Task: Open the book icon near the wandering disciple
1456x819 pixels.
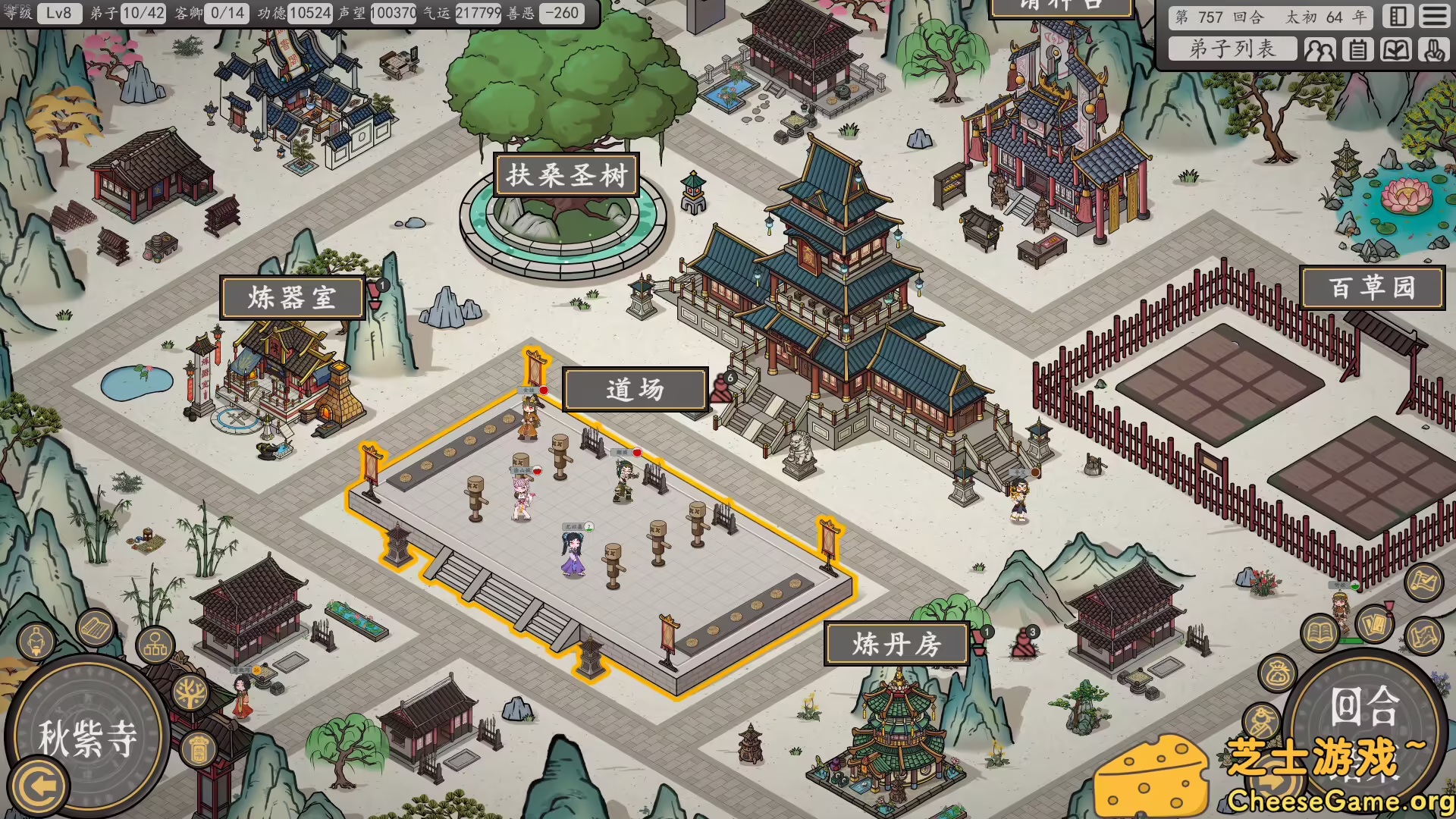Action: coord(1319,631)
